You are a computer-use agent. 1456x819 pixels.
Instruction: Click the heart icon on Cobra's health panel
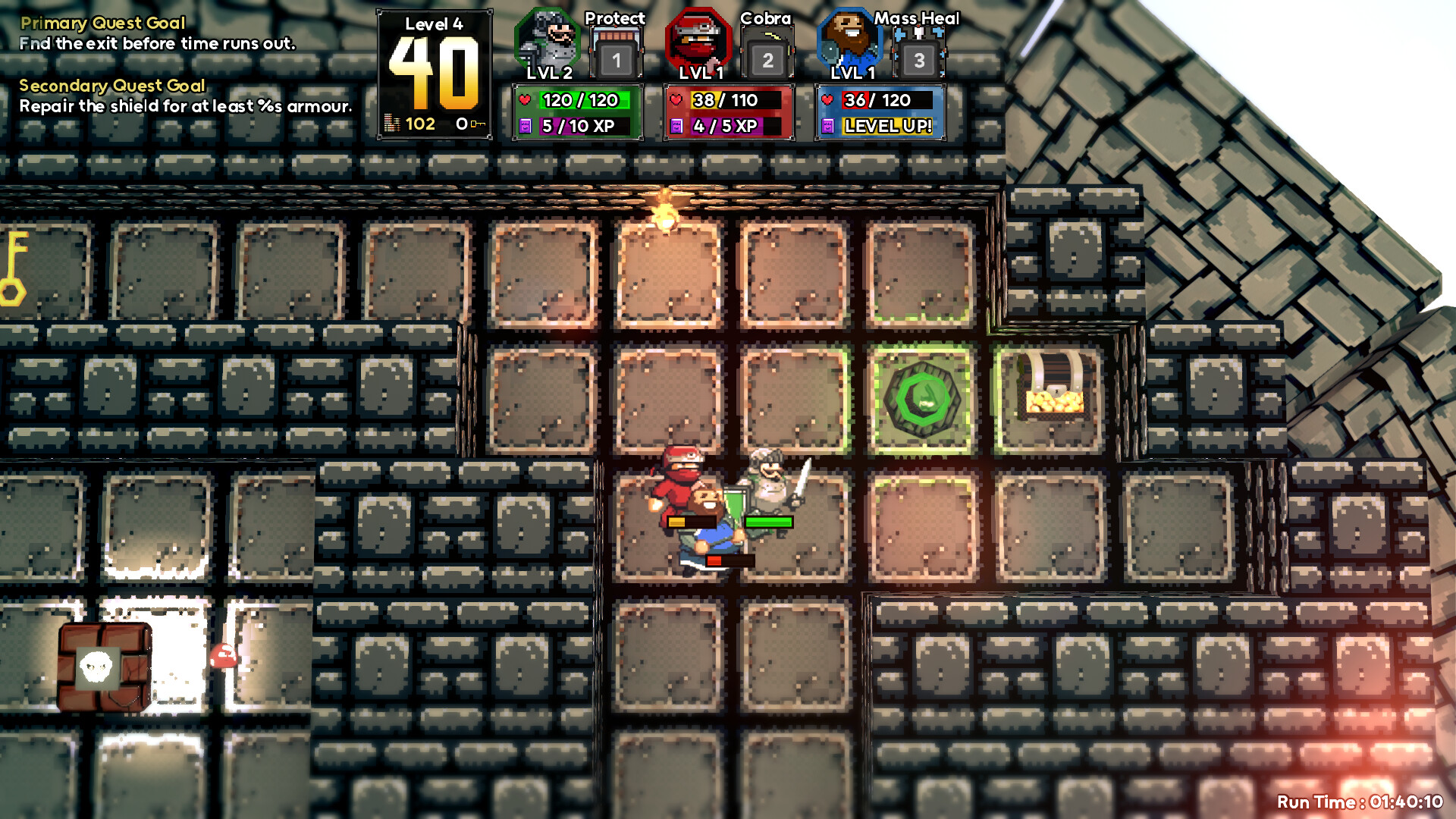[x=676, y=99]
